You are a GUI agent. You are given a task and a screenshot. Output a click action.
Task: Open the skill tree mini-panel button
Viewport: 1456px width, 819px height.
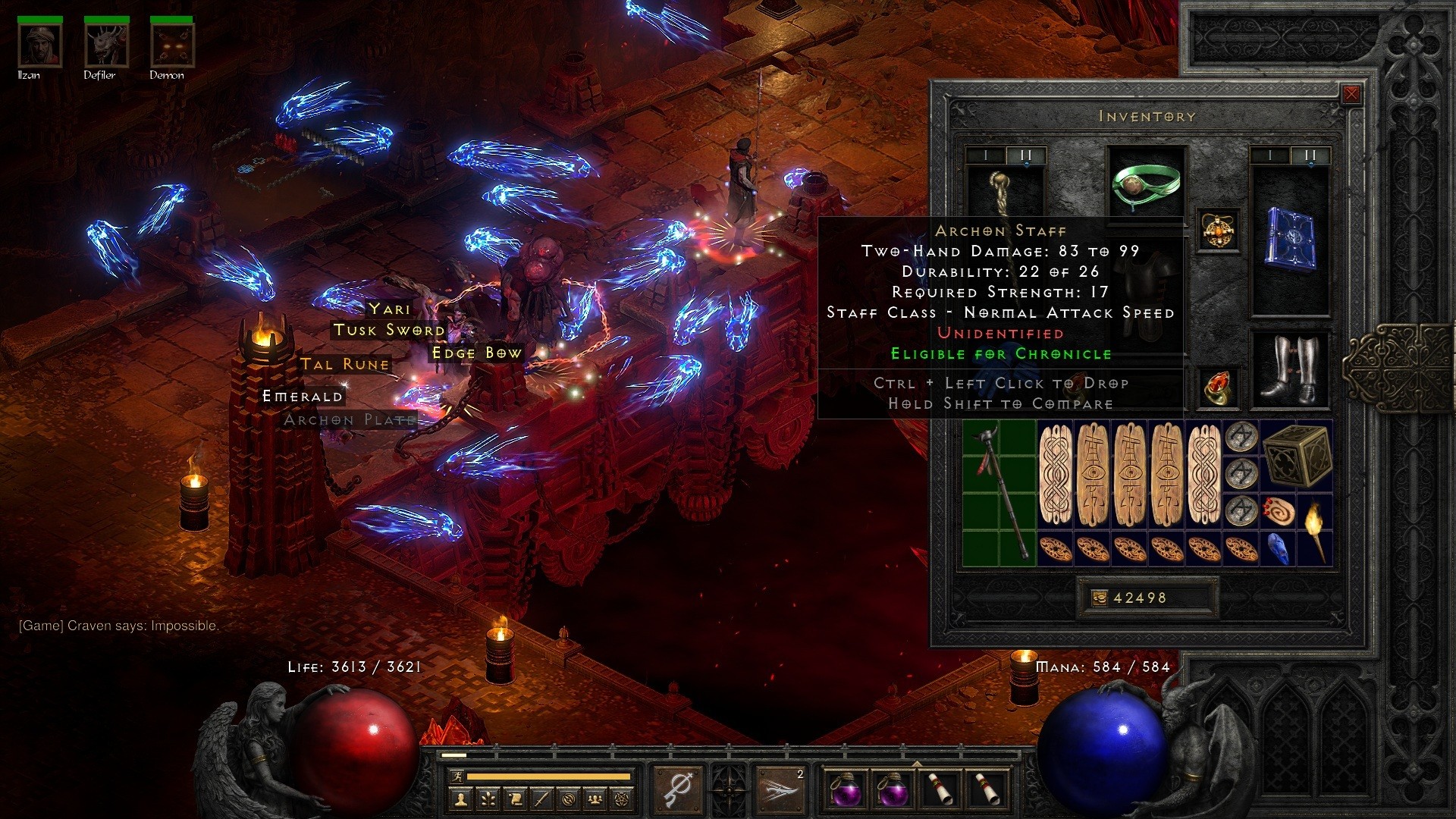(x=488, y=798)
